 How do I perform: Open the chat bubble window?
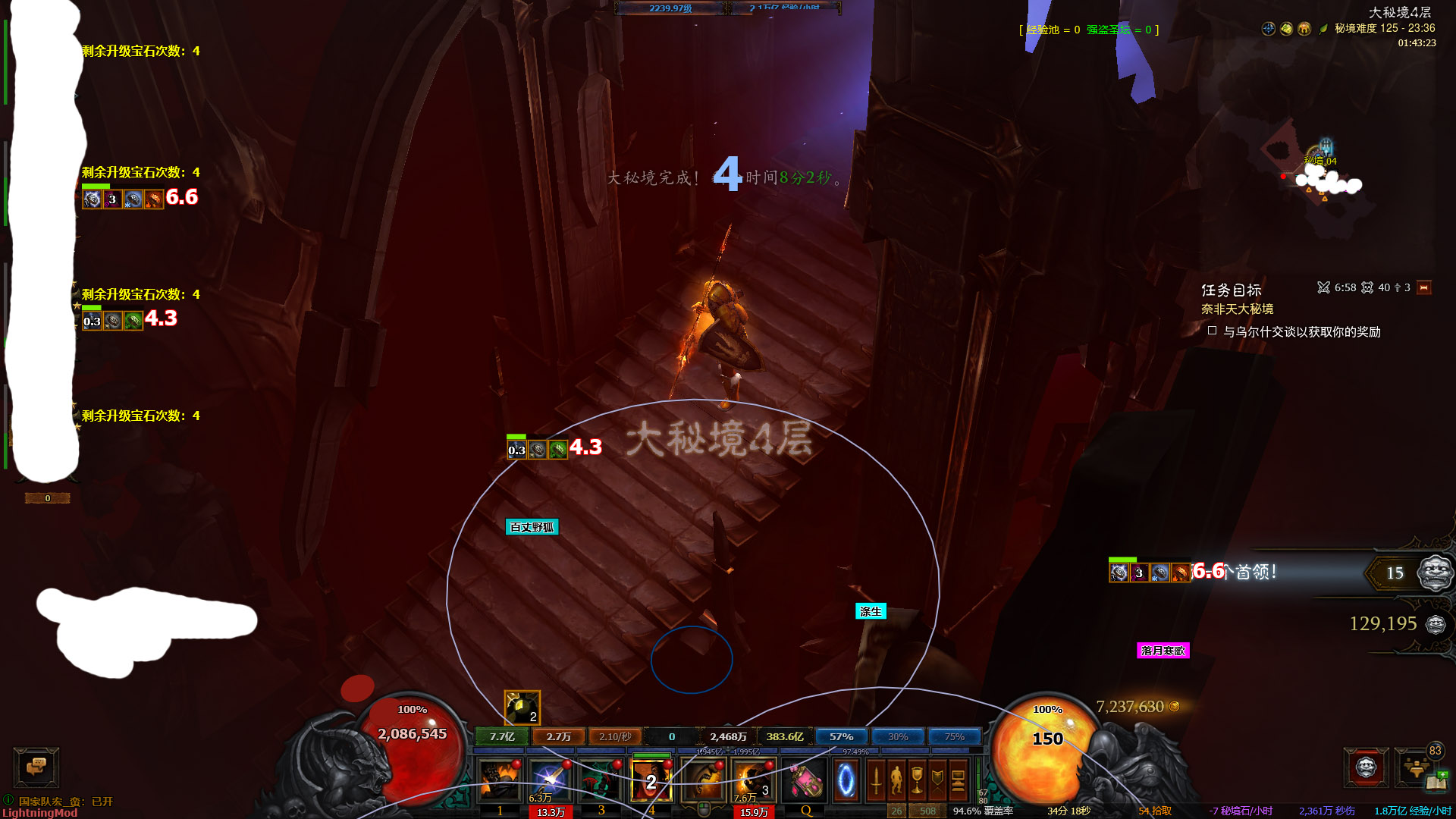click(x=36, y=767)
